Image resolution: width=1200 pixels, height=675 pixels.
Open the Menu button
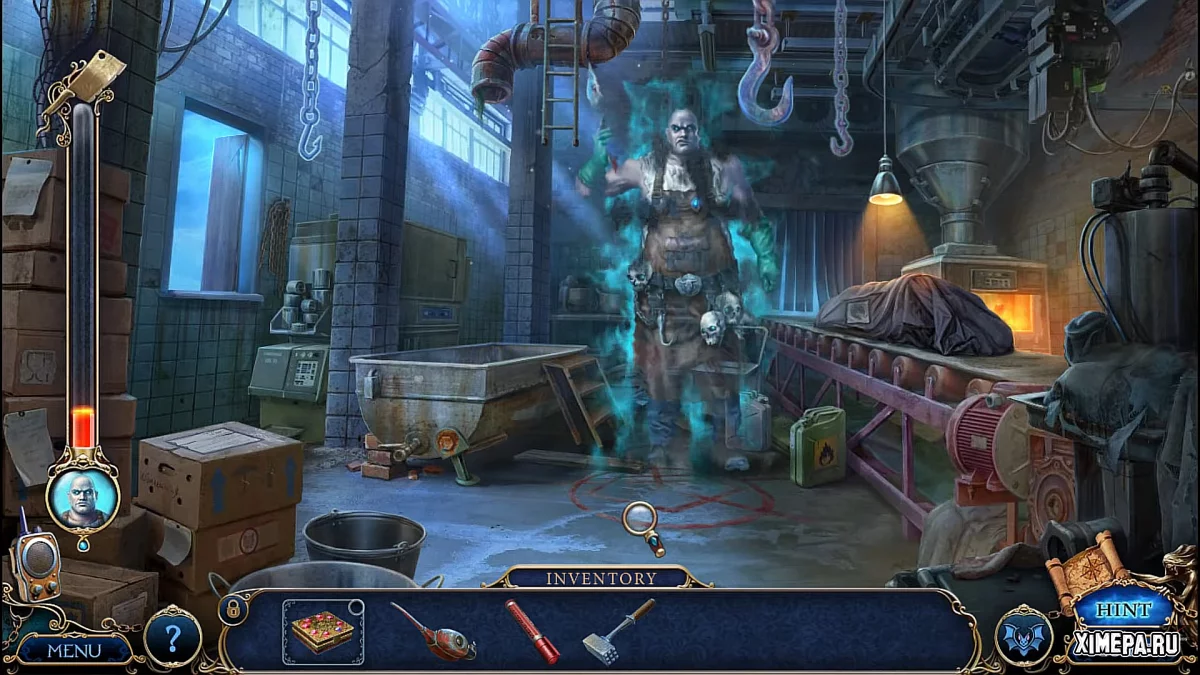[x=74, y=650]
